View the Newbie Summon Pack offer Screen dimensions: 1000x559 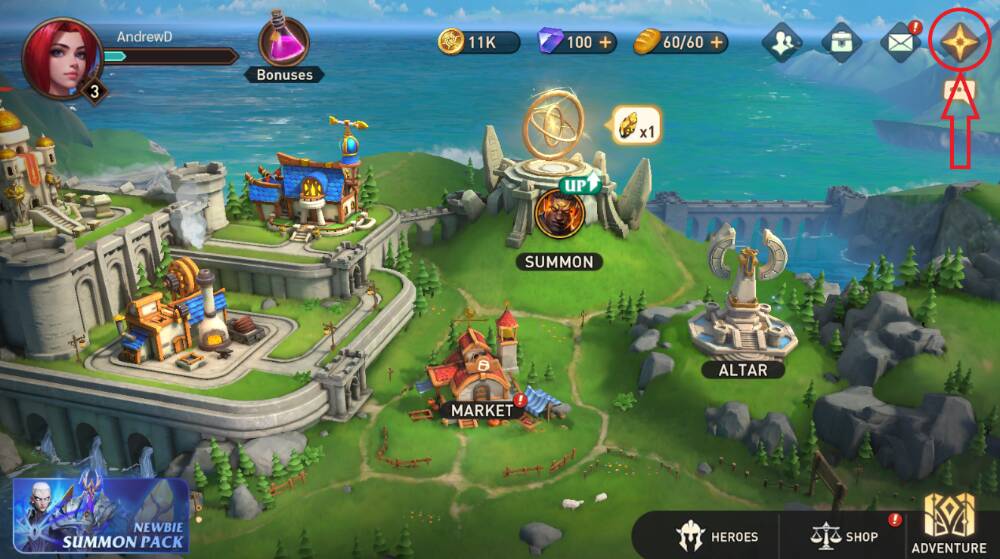click(x=100, y=517)
